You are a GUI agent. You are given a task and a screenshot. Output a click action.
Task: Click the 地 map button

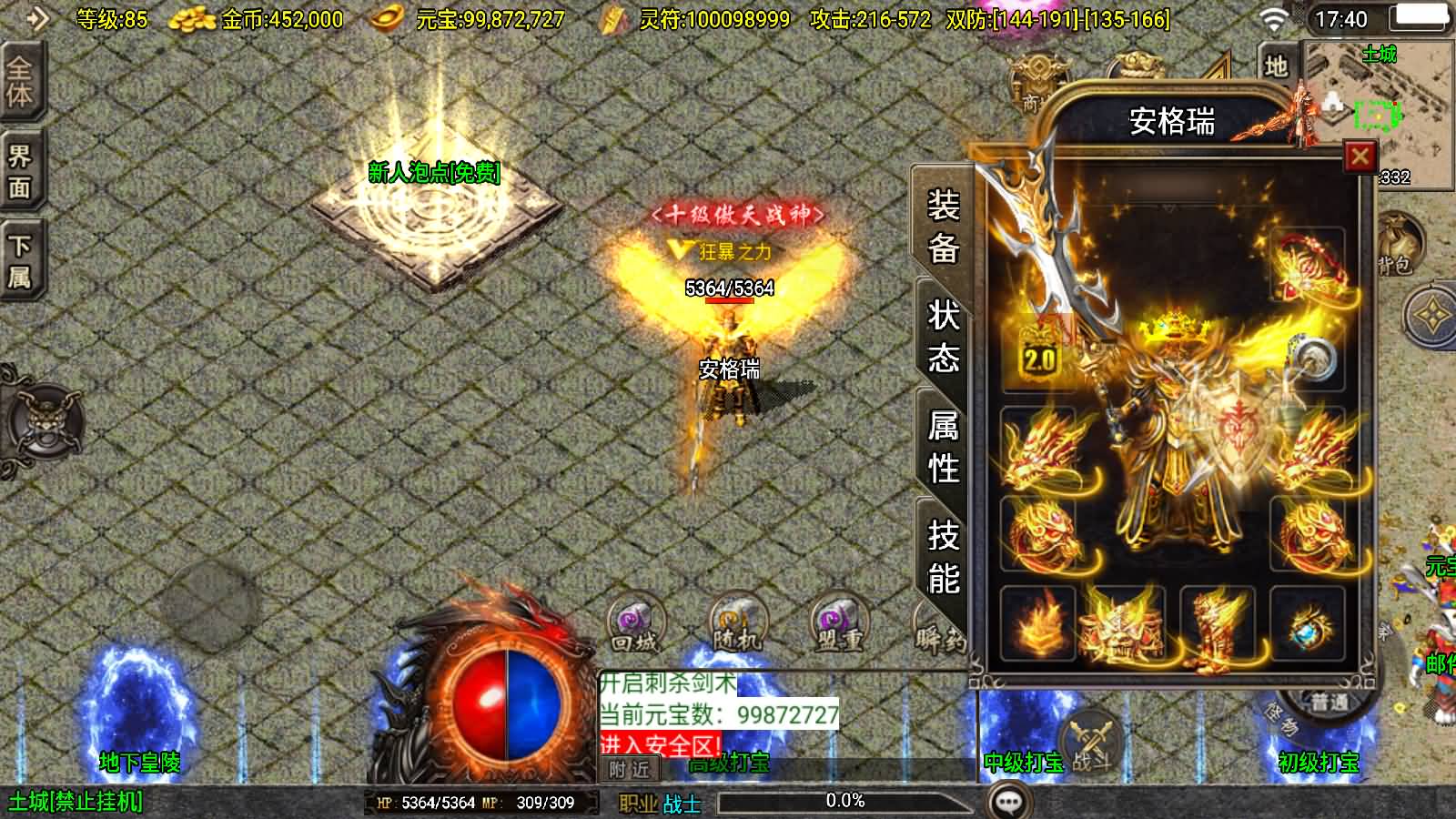[1276, 66]
